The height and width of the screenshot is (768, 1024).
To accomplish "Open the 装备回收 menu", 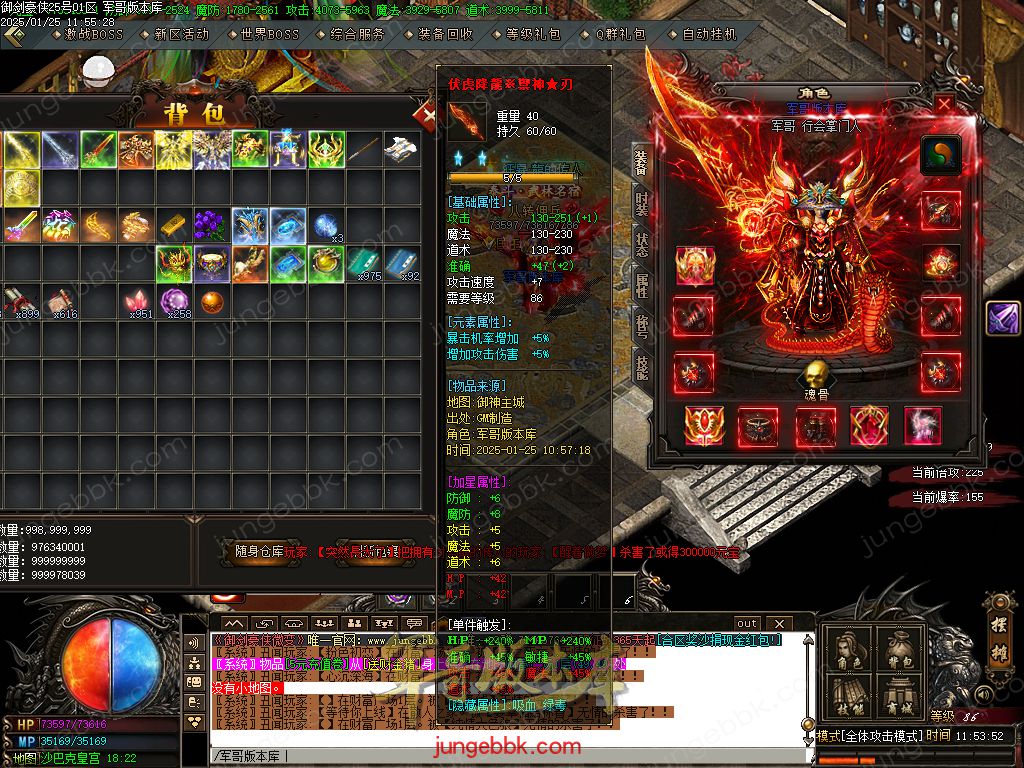I will 445,34.
